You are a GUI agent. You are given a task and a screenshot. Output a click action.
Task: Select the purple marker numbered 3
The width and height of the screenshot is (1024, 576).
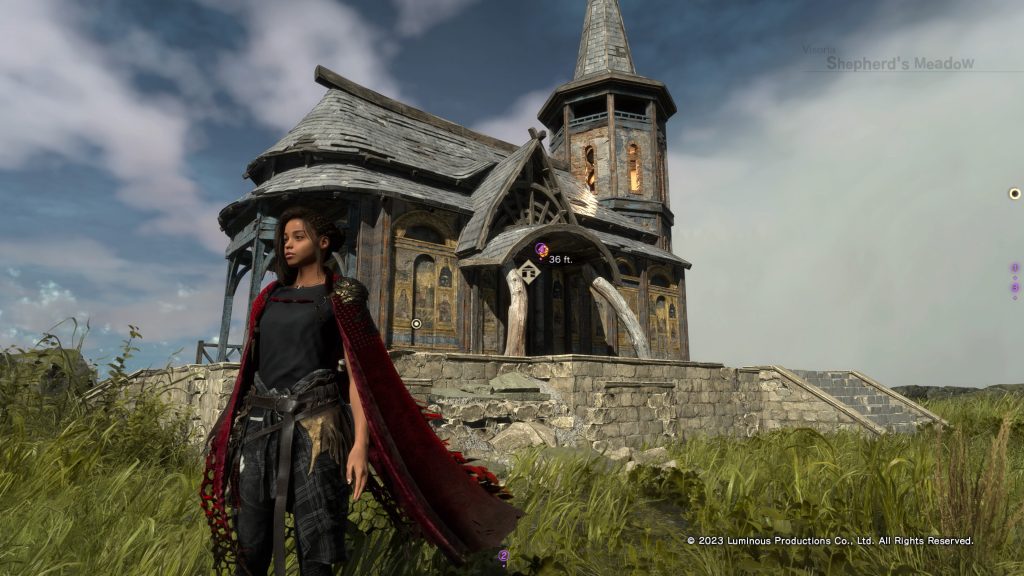[x=1015, y=288]
